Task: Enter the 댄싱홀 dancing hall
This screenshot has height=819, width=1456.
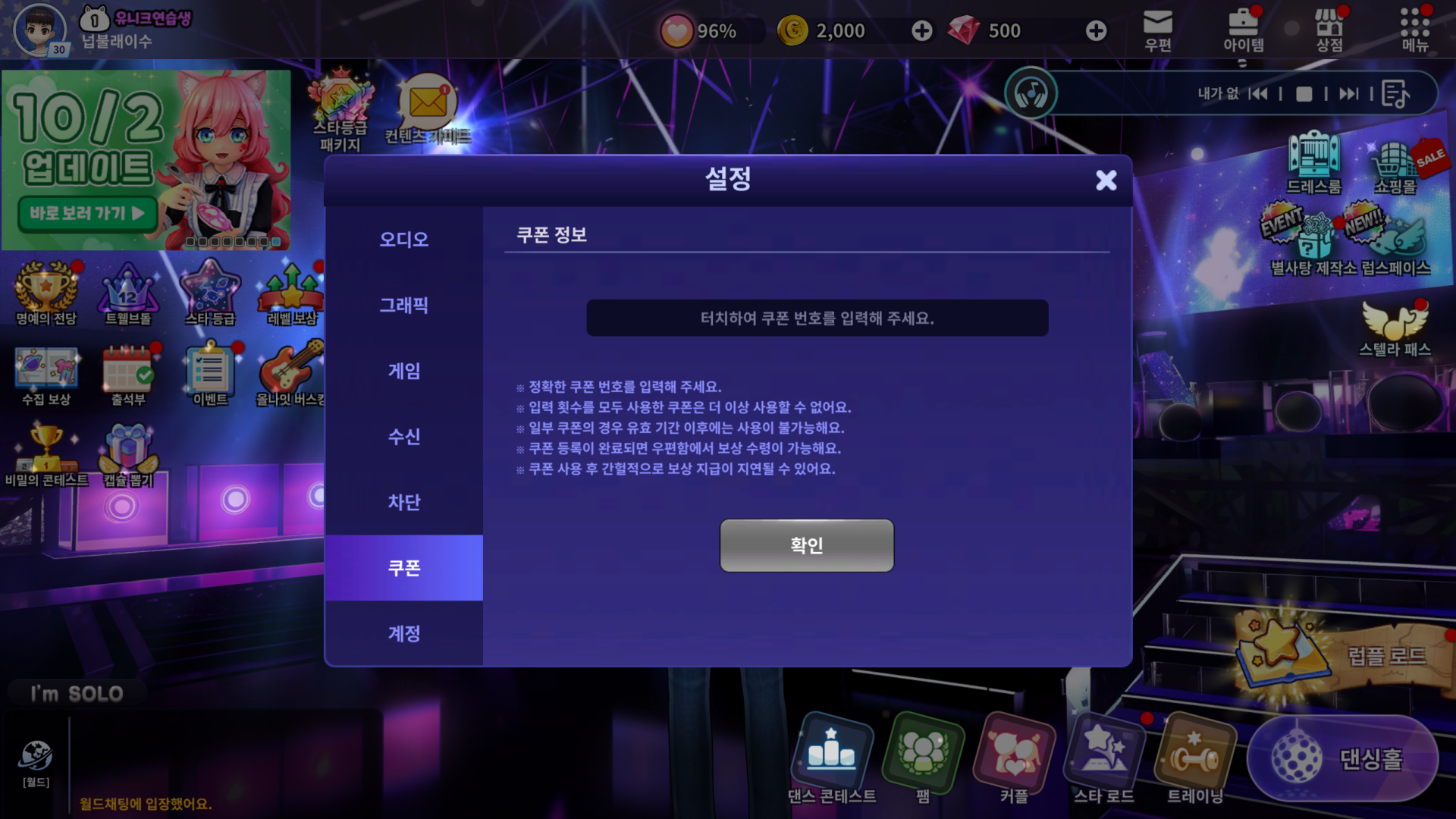Action: (1342, 758)
